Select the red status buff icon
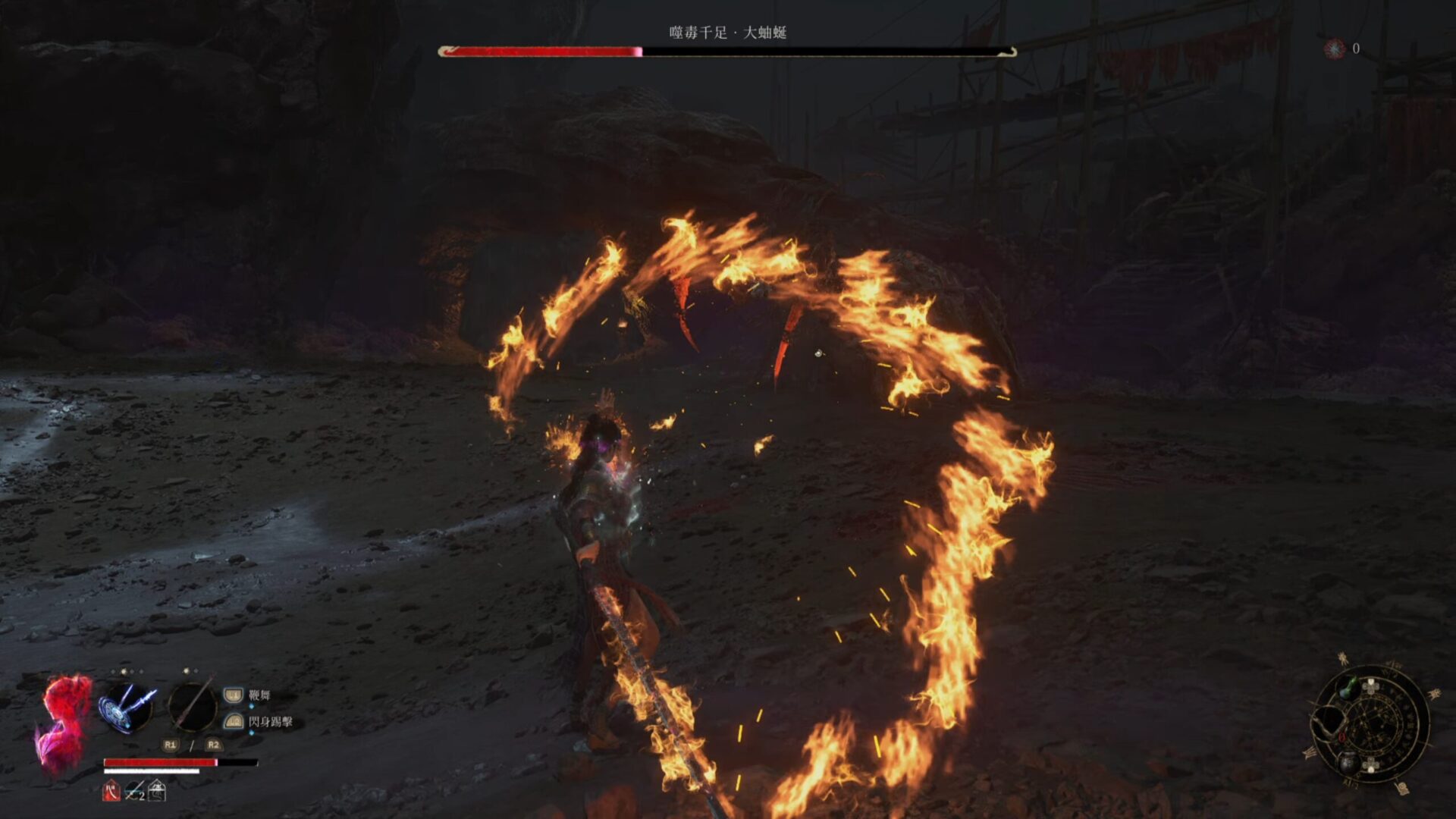 [x=111, y=791]
